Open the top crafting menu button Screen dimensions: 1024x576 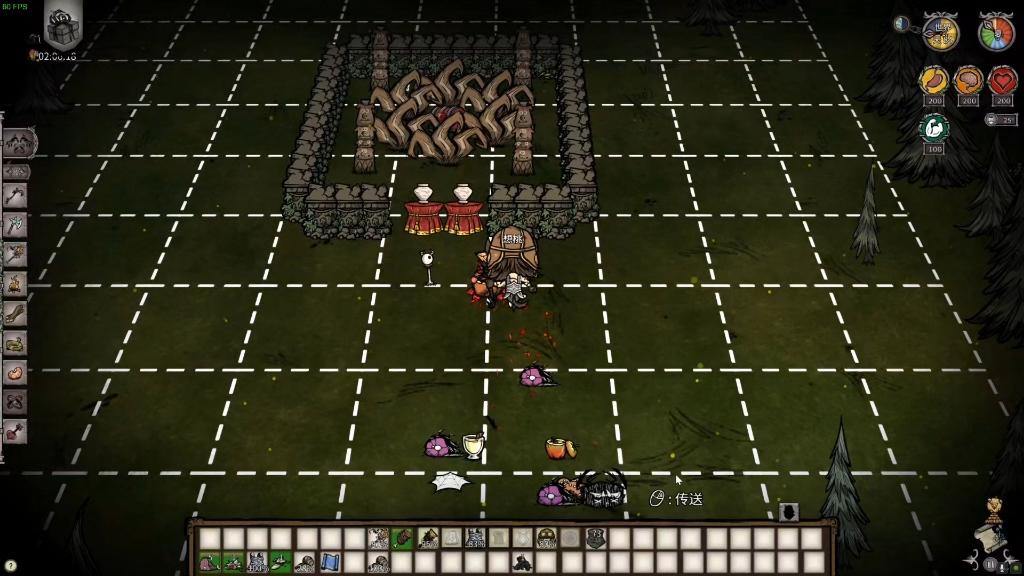(19, 143)
